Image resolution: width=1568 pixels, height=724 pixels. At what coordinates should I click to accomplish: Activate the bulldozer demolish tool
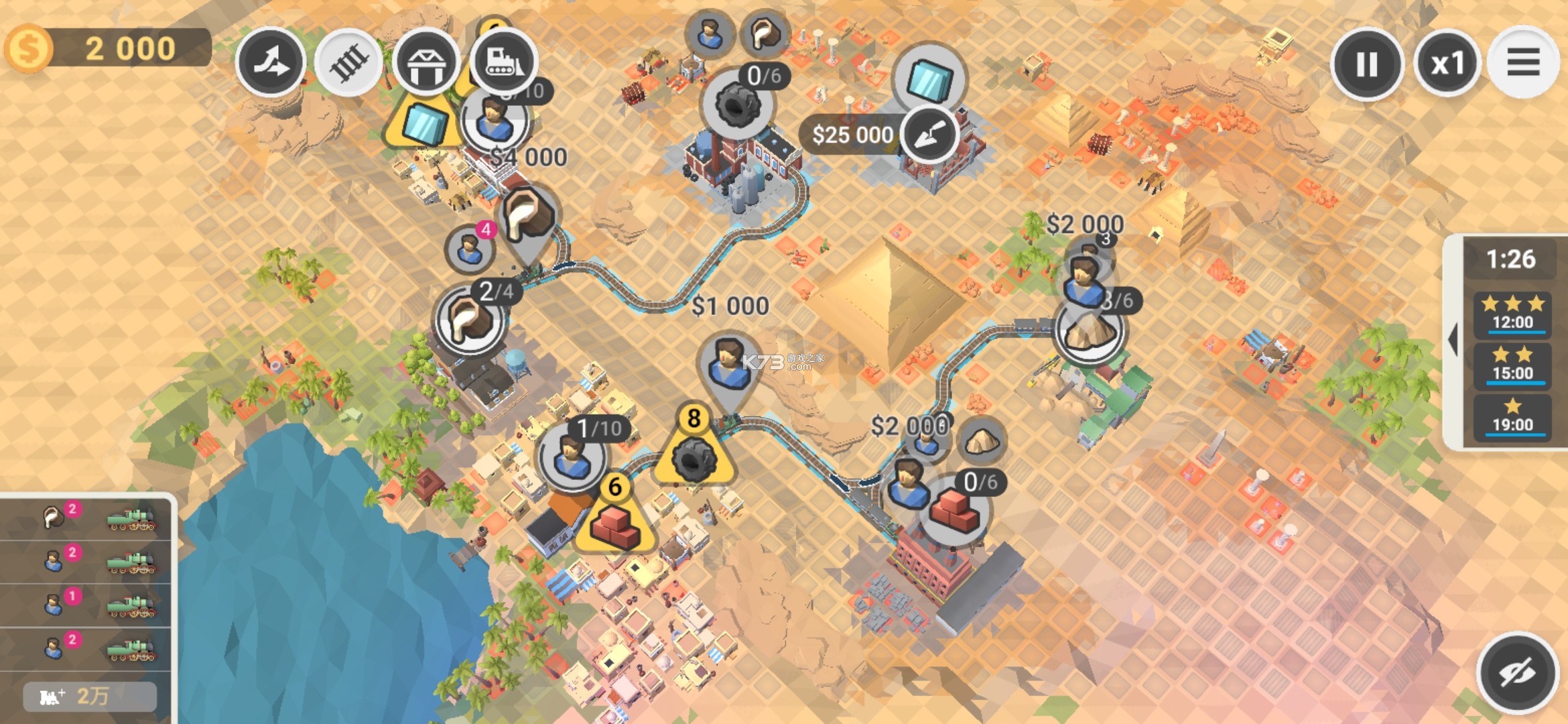(x=504, y=62)
